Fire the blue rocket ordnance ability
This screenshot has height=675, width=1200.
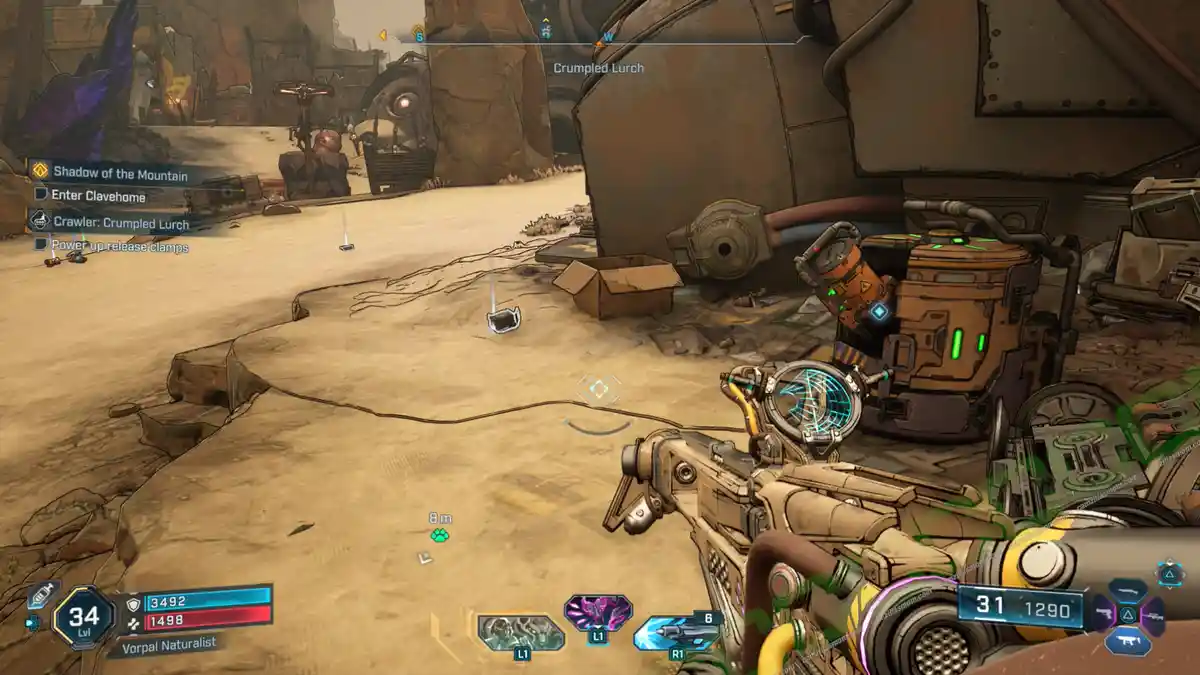pos(675,633)
